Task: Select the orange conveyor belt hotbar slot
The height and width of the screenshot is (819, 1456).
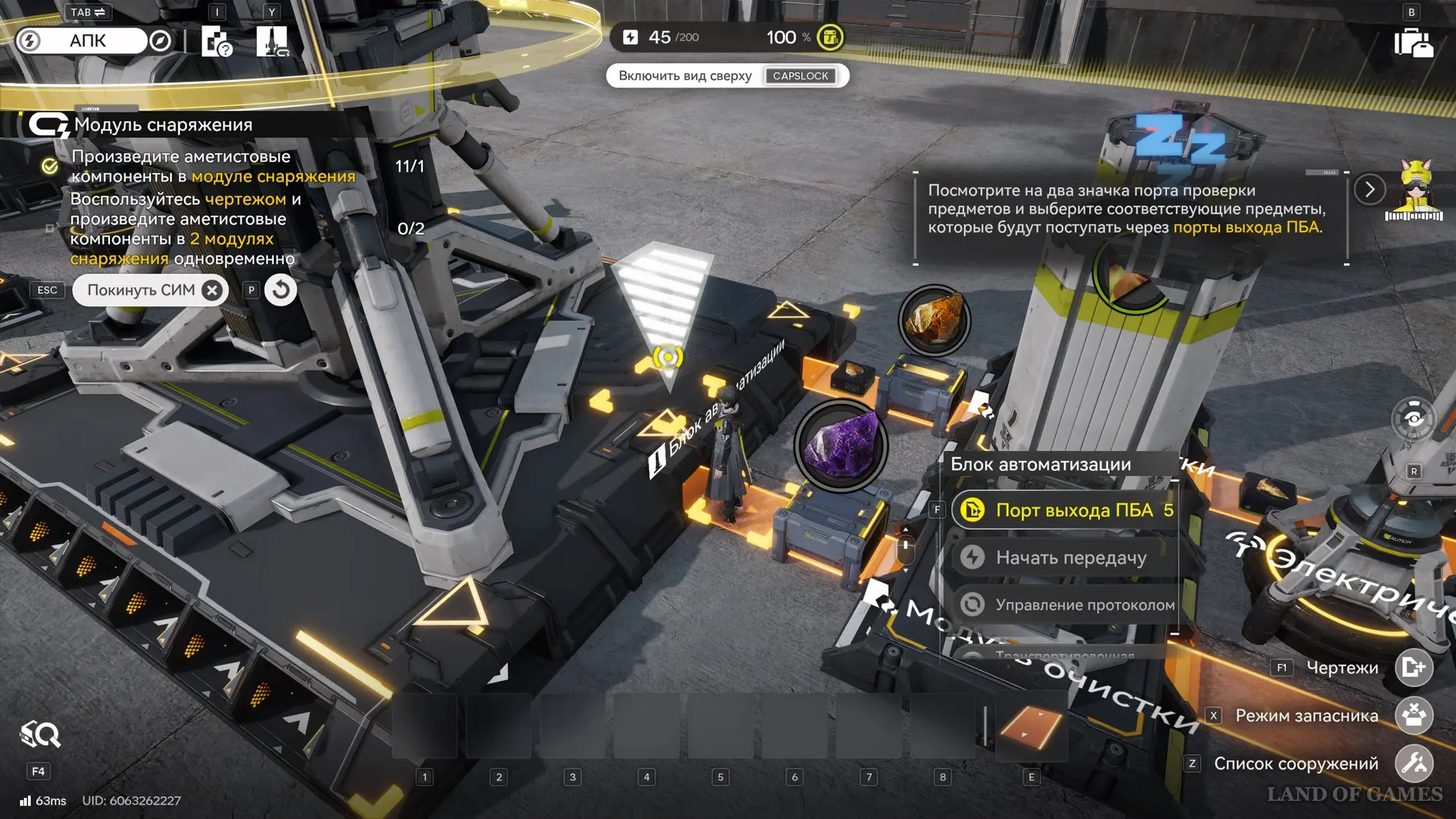Action: click(1031, 727)
